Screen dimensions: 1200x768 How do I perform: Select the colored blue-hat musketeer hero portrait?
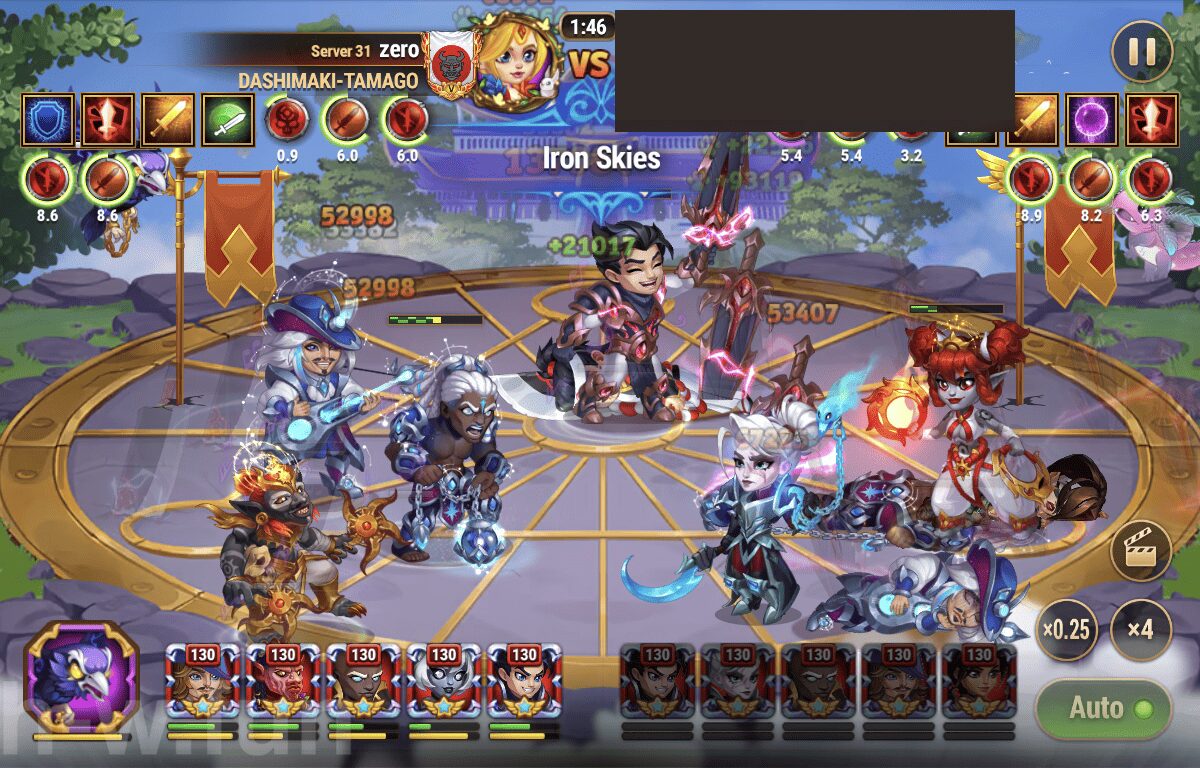click(203, 681)
